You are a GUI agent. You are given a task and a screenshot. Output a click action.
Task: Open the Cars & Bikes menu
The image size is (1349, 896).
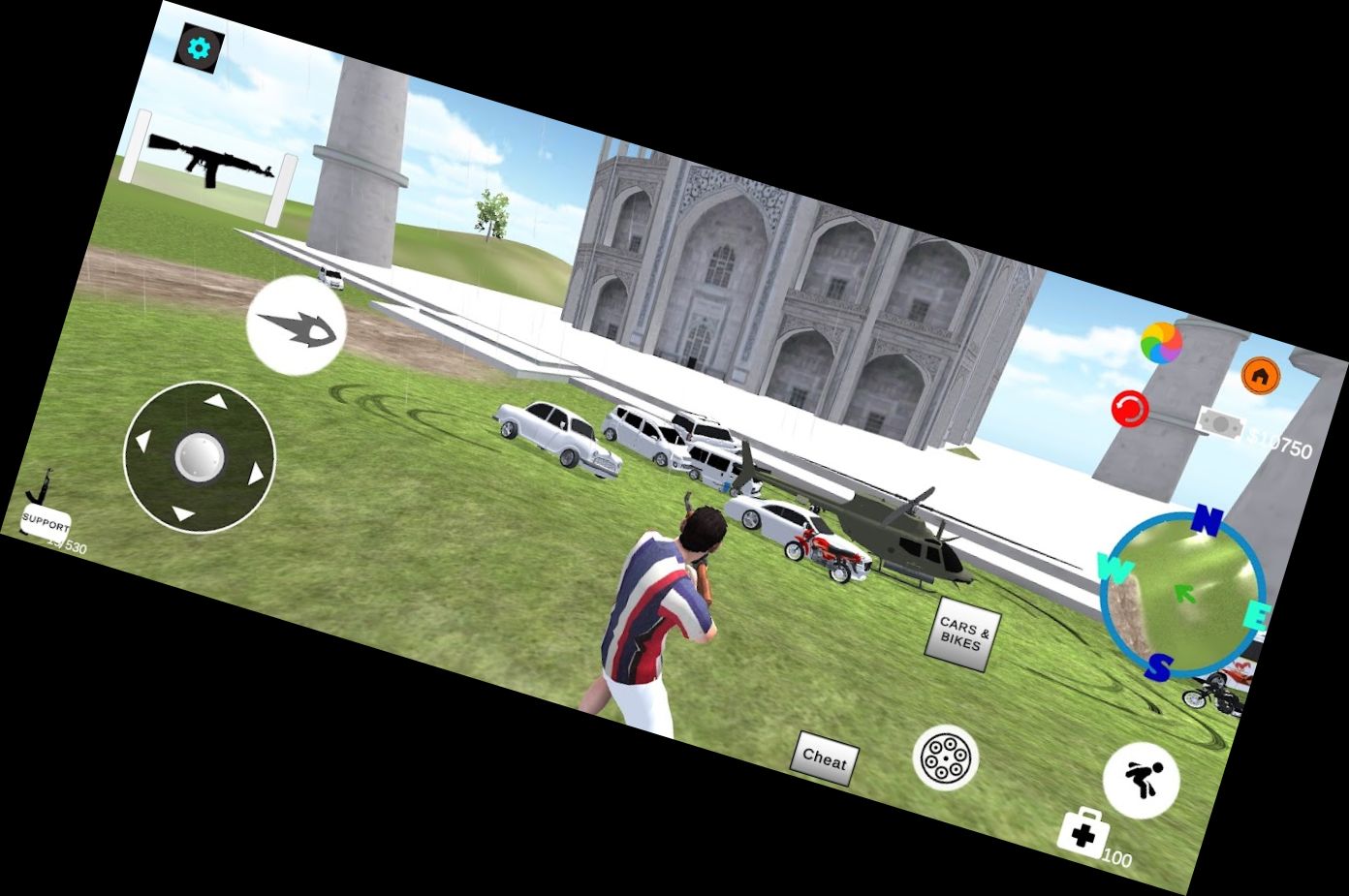[x=964, y=634]
